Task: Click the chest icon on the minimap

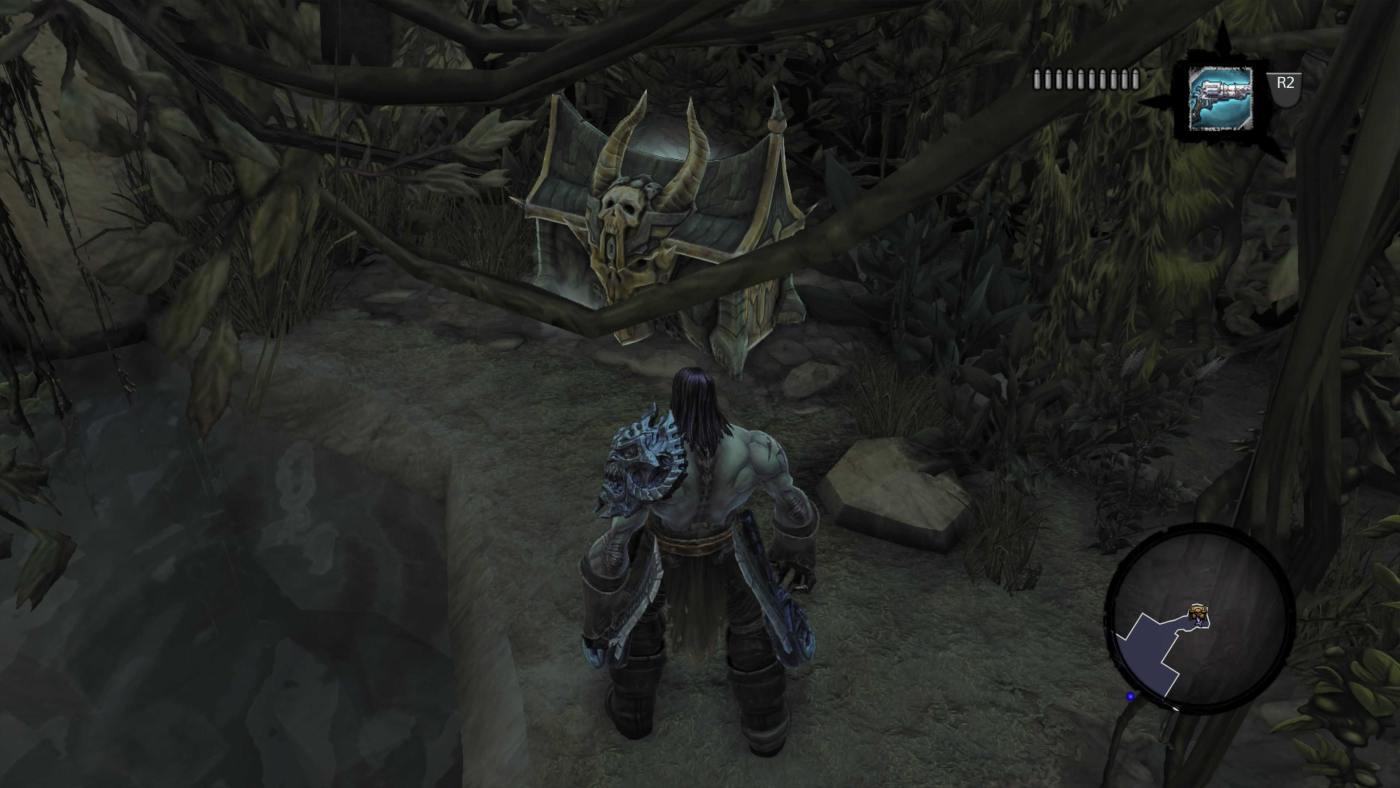Action: pyautogui.click(x=1198, y=610)
